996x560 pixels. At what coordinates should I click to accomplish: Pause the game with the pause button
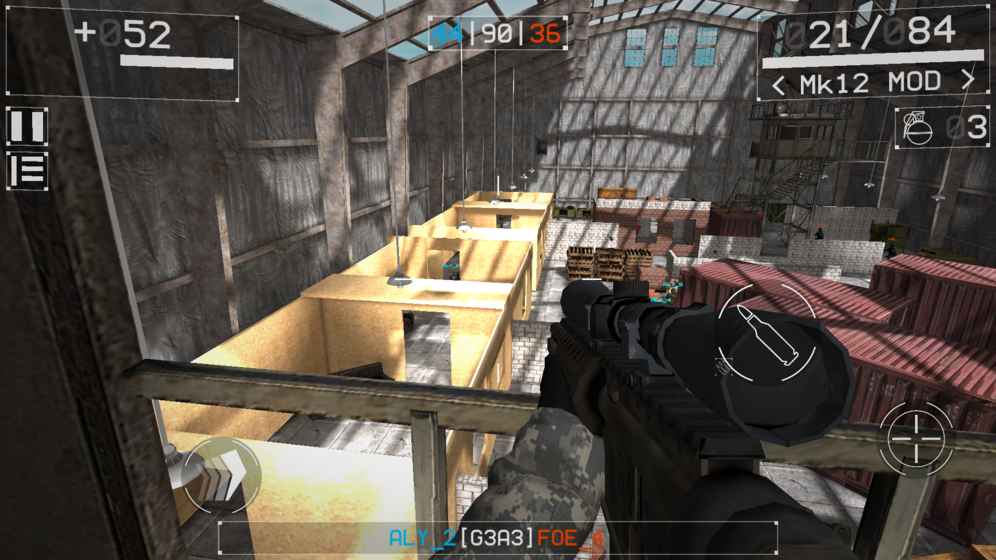pos(27,126)
